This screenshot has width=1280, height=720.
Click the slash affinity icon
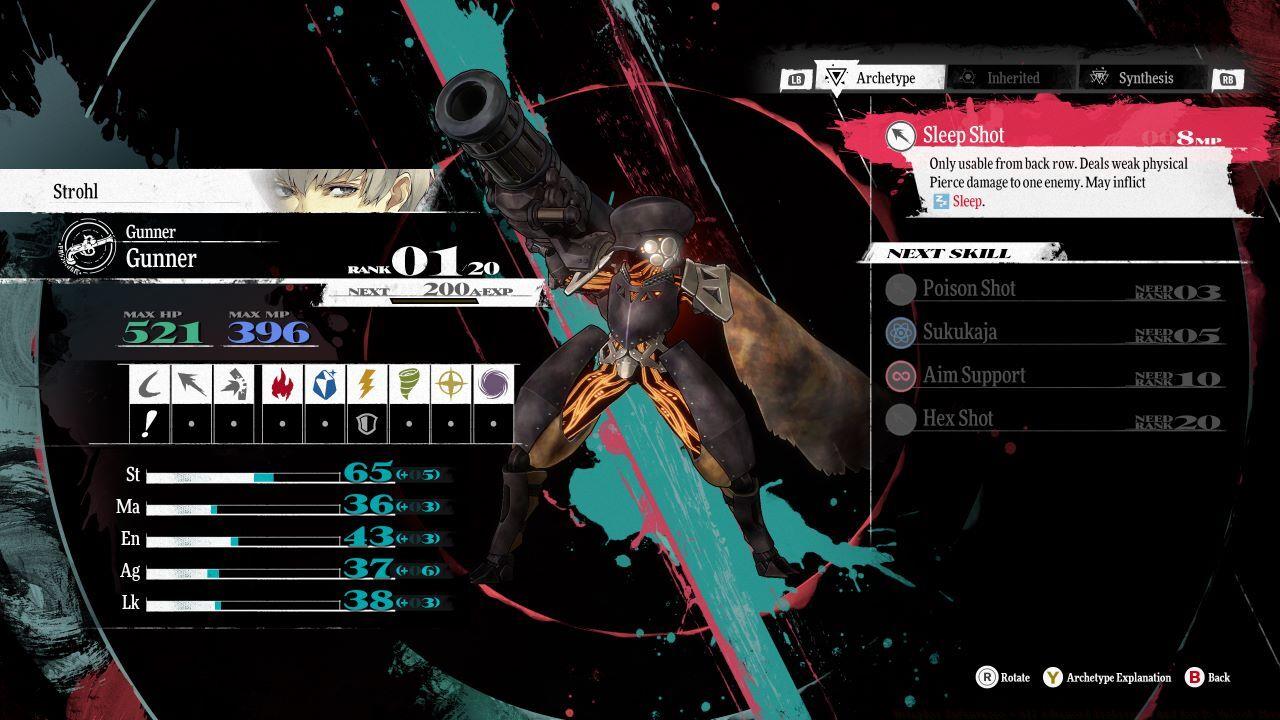(x=149, y=383)
